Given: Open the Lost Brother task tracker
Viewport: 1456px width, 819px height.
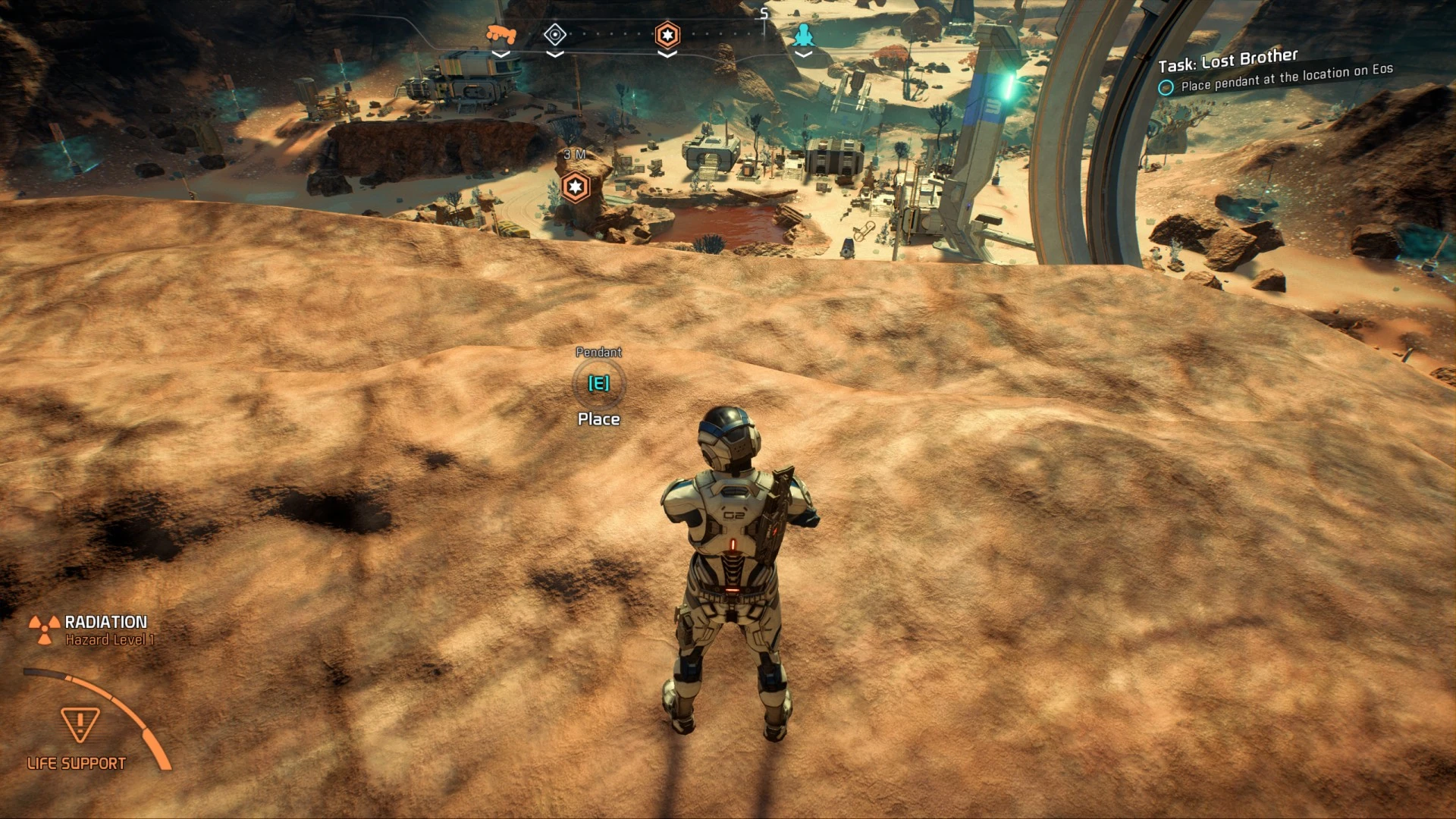Looking at the screenshot, I should 1228,58.
